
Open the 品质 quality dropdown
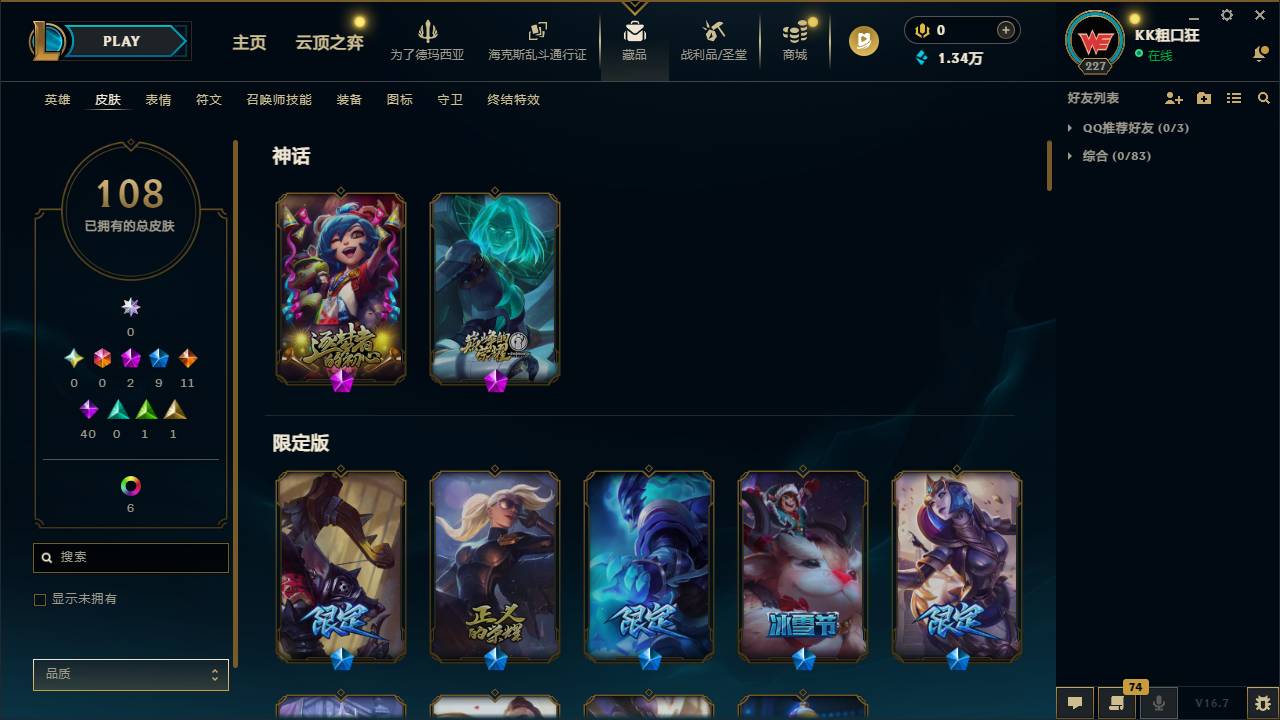(130, 674)
